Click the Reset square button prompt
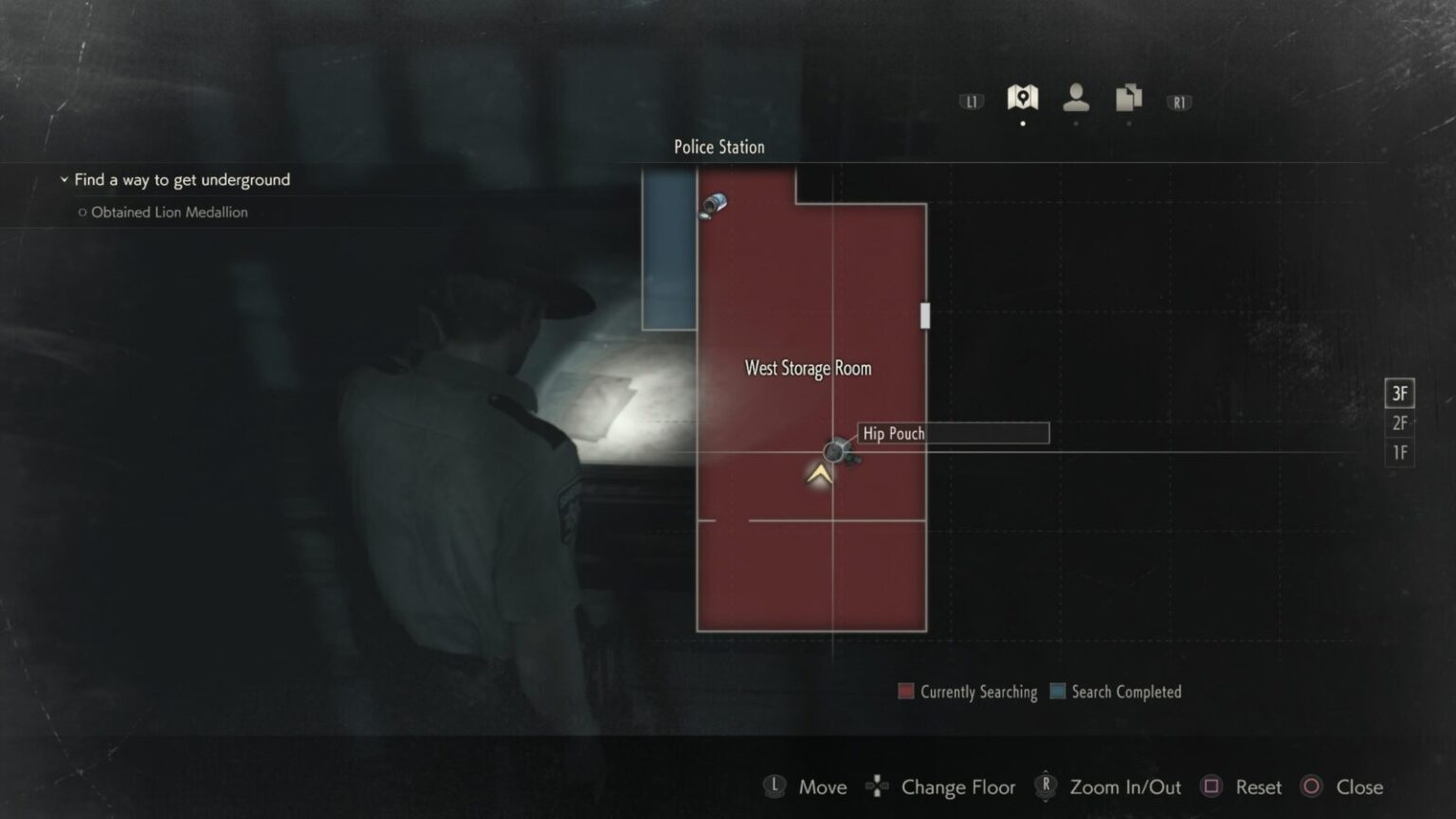The image size is (1456, 819). pyautogui.click(x=1209, y=786)
